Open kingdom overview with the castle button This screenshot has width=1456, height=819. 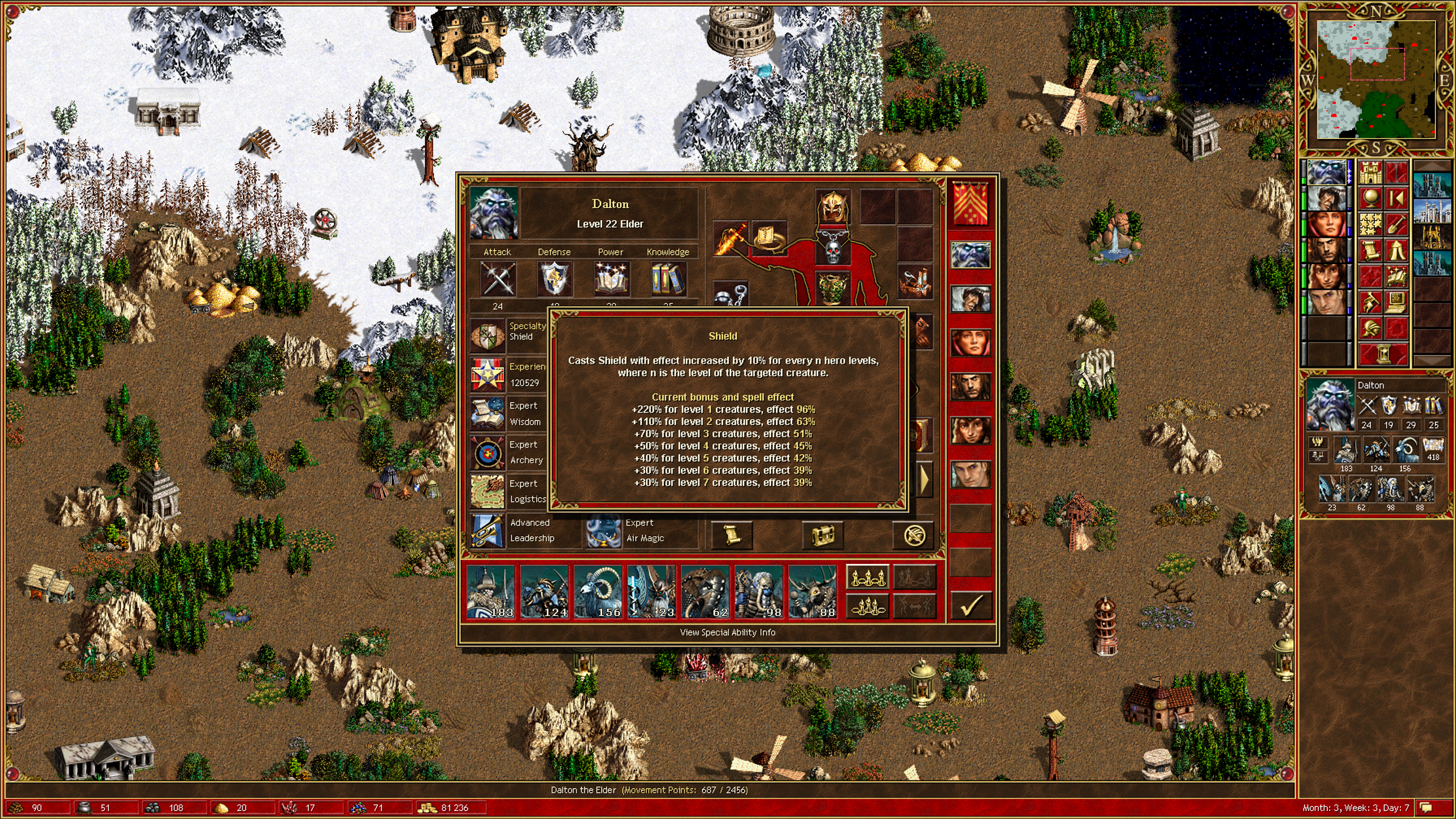(1371, 172)
